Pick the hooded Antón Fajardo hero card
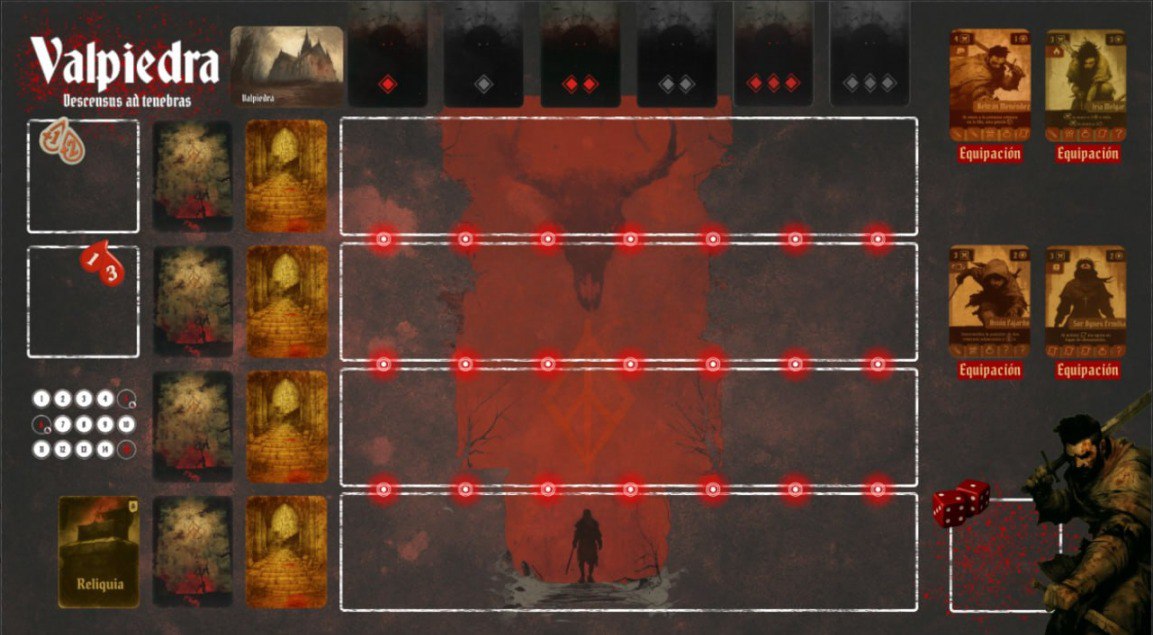1153x635 pixels. (x=989, y=300)
